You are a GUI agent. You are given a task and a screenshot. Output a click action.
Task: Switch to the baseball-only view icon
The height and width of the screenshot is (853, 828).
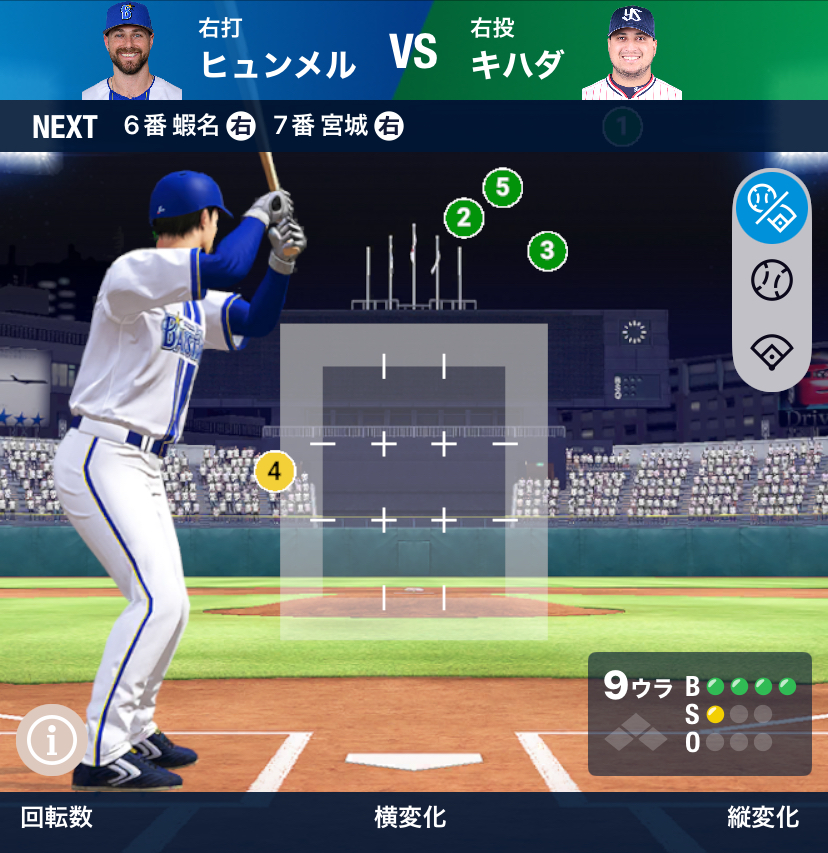point(772,281)
